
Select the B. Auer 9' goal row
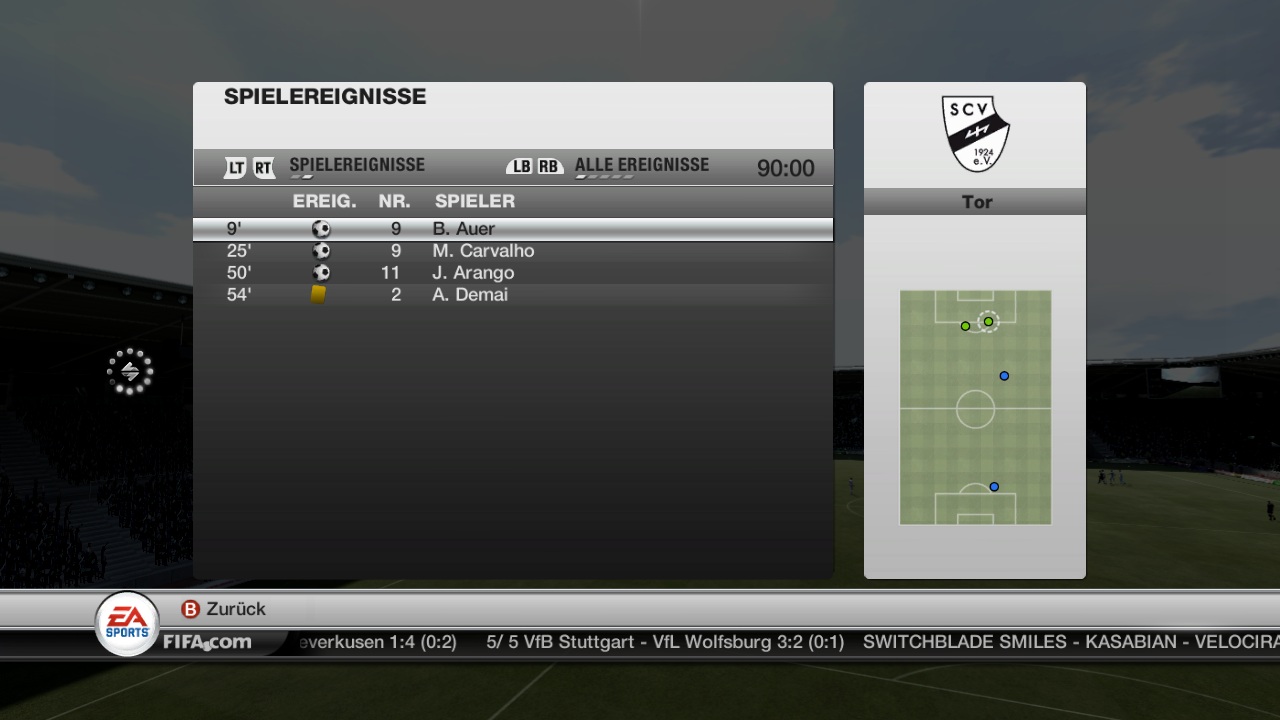click(x=512, y=229)
